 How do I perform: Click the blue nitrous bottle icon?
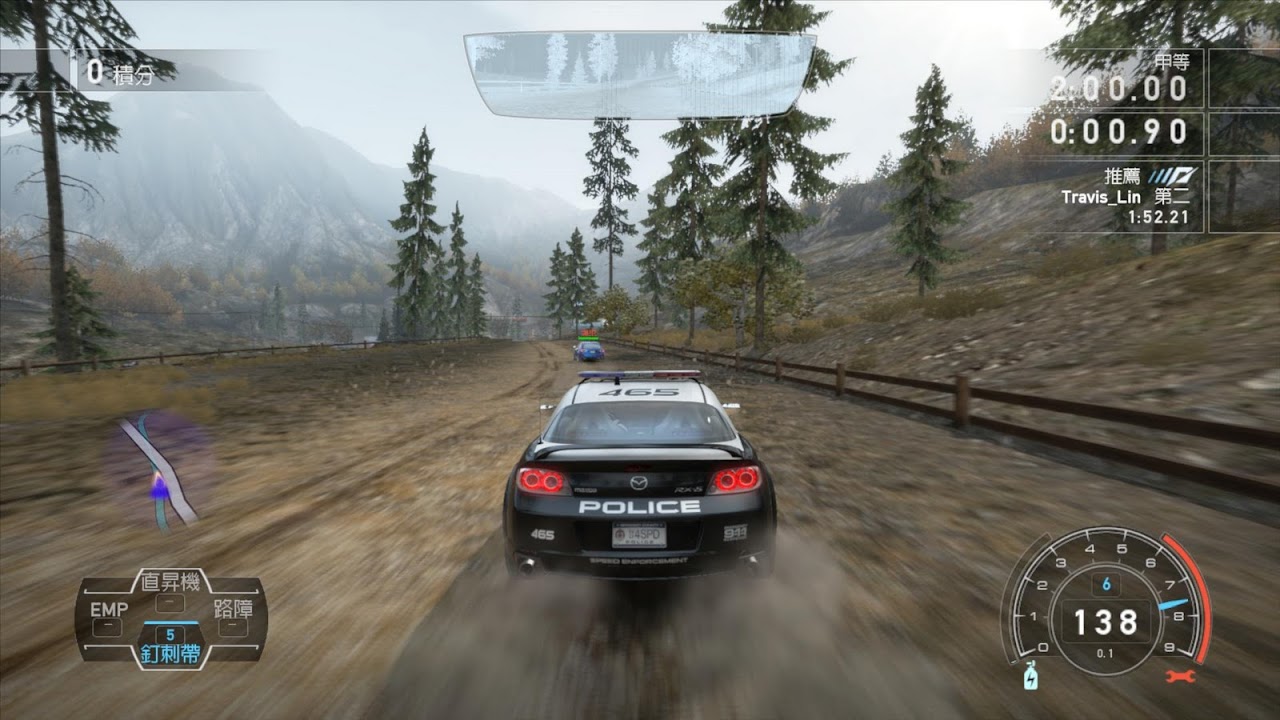point(1030,678)
